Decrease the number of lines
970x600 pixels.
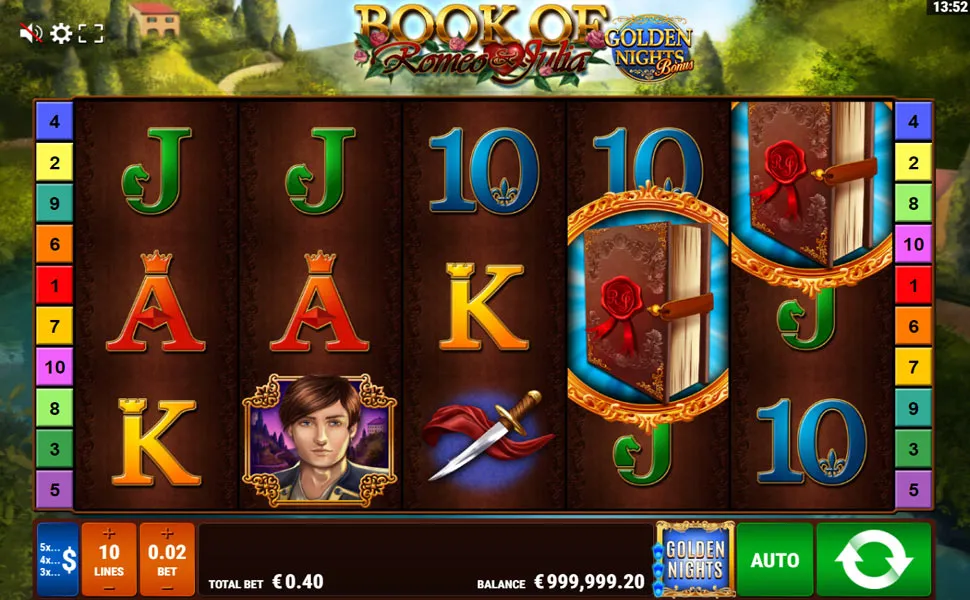point(109,588)
